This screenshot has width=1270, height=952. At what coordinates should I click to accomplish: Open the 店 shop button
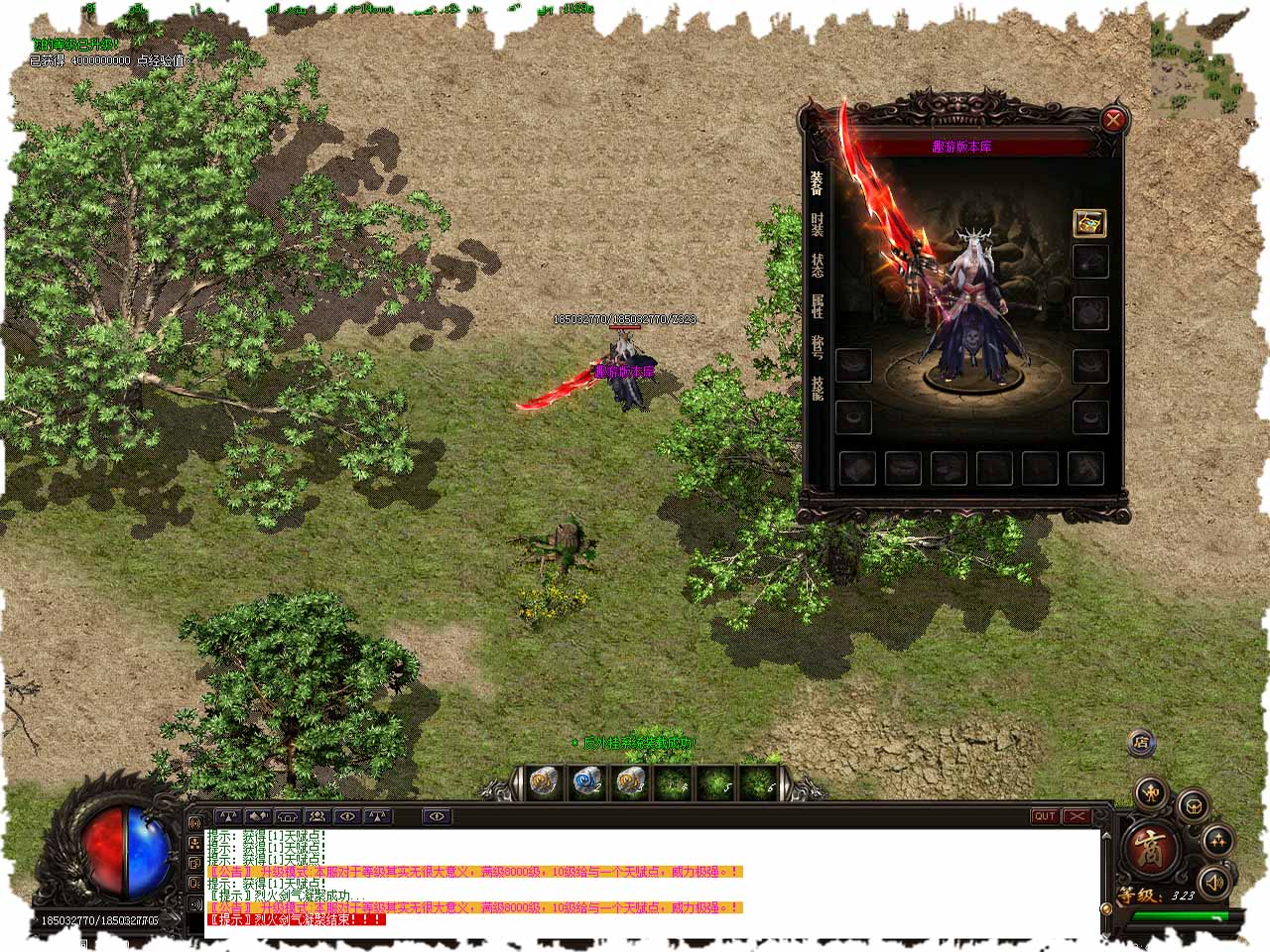coord(1142,742)
